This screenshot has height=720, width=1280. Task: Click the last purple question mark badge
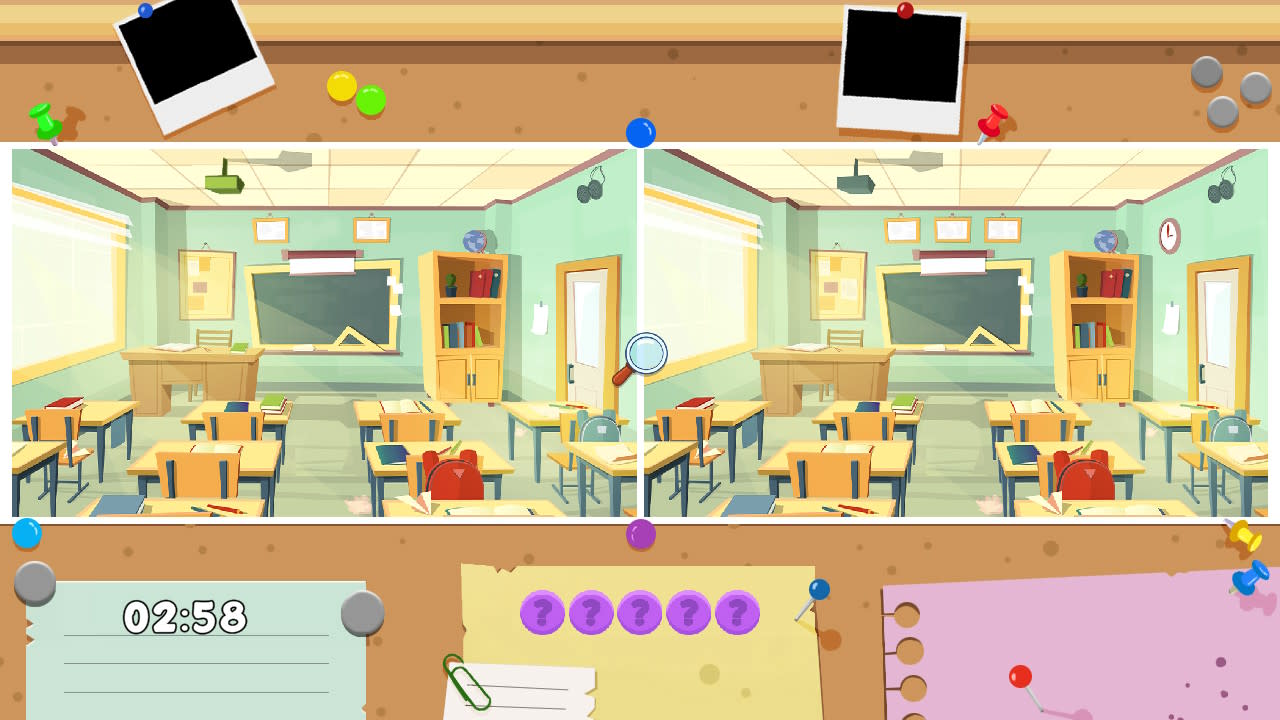tap(738, 613)
